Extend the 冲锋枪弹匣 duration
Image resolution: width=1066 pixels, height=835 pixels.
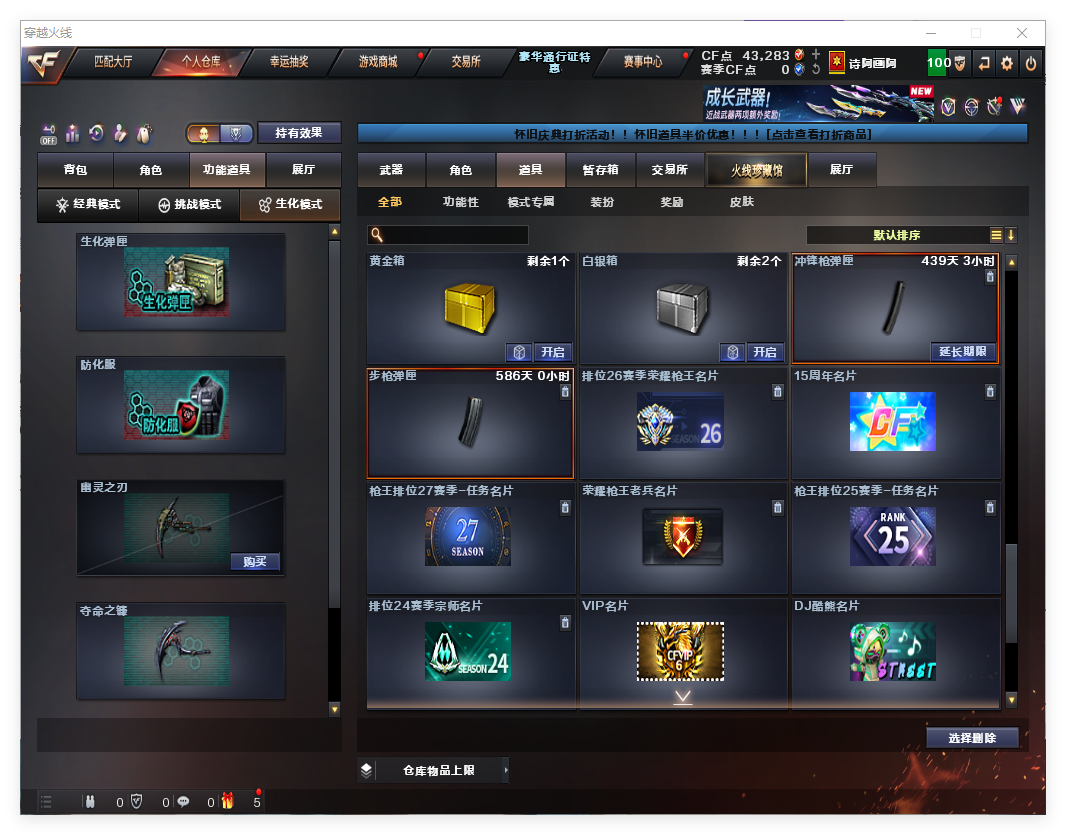pyautogui.click(x=963, y=352)
